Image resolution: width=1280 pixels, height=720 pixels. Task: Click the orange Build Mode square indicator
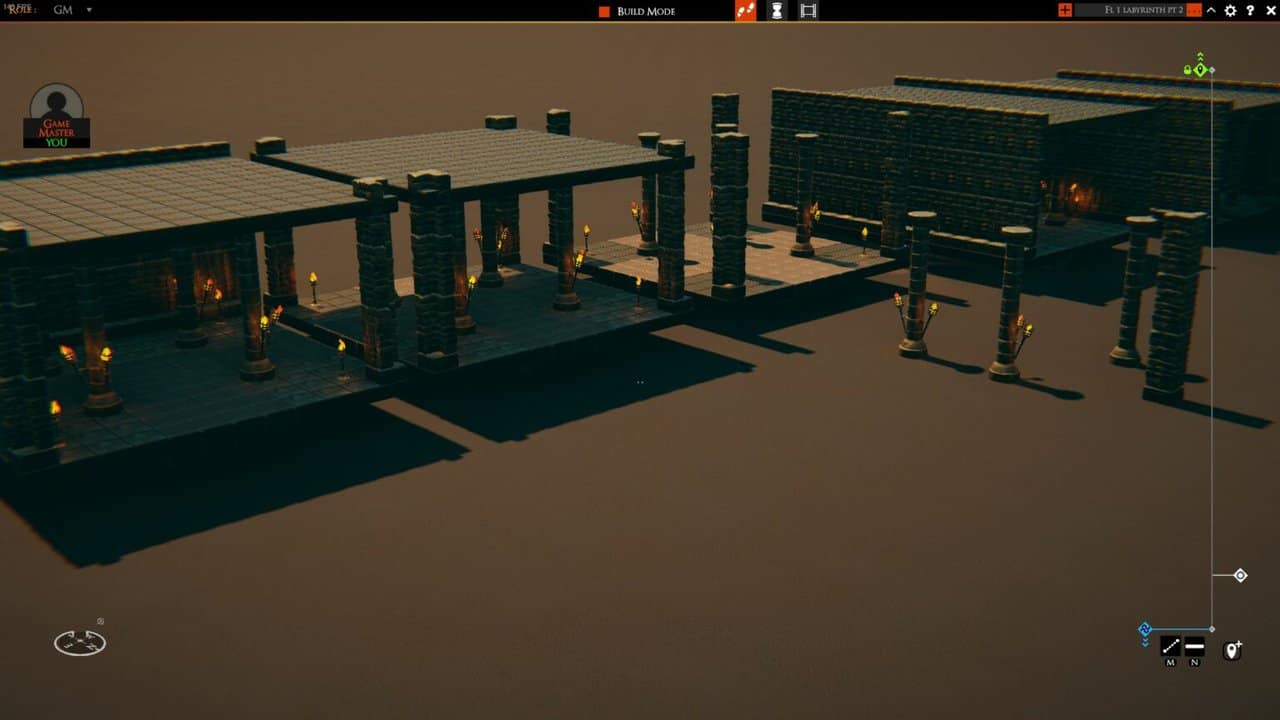[602, 11]
